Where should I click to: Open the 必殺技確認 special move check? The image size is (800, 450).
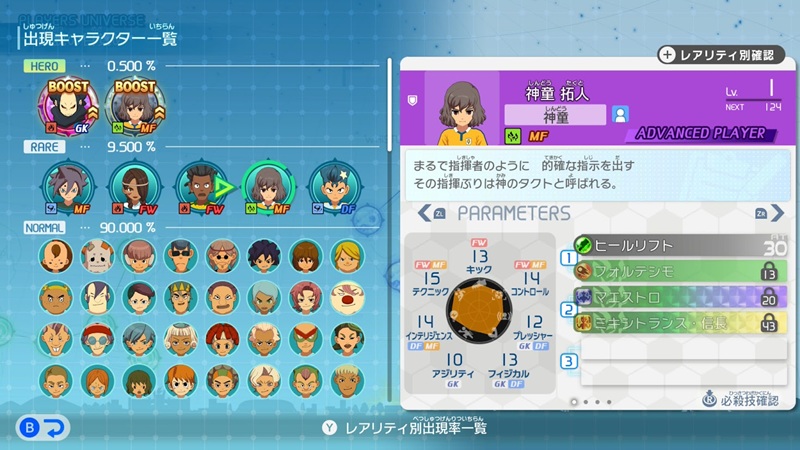pos(738,400)
